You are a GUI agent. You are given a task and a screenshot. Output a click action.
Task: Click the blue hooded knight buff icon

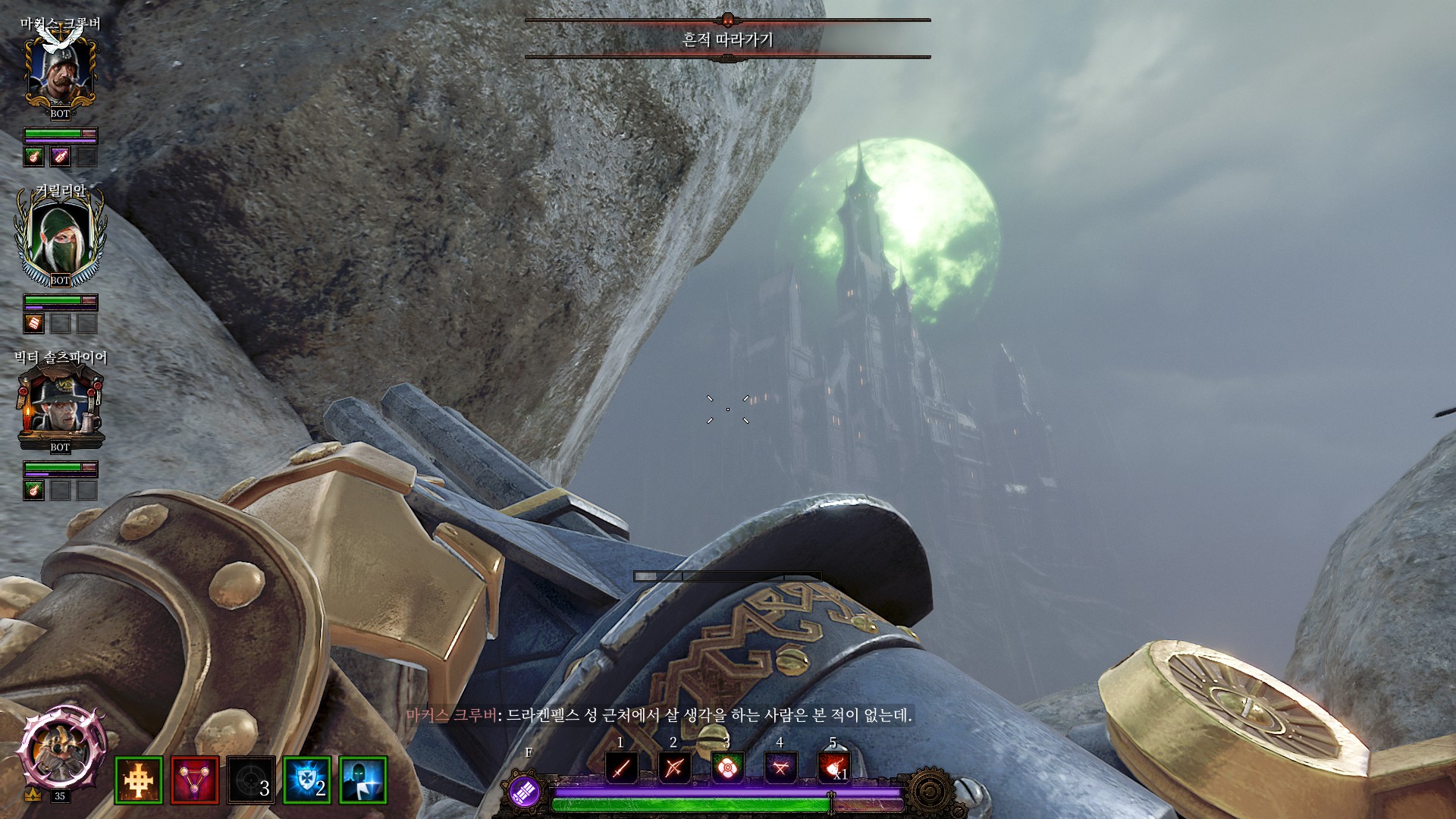[363, 780]
